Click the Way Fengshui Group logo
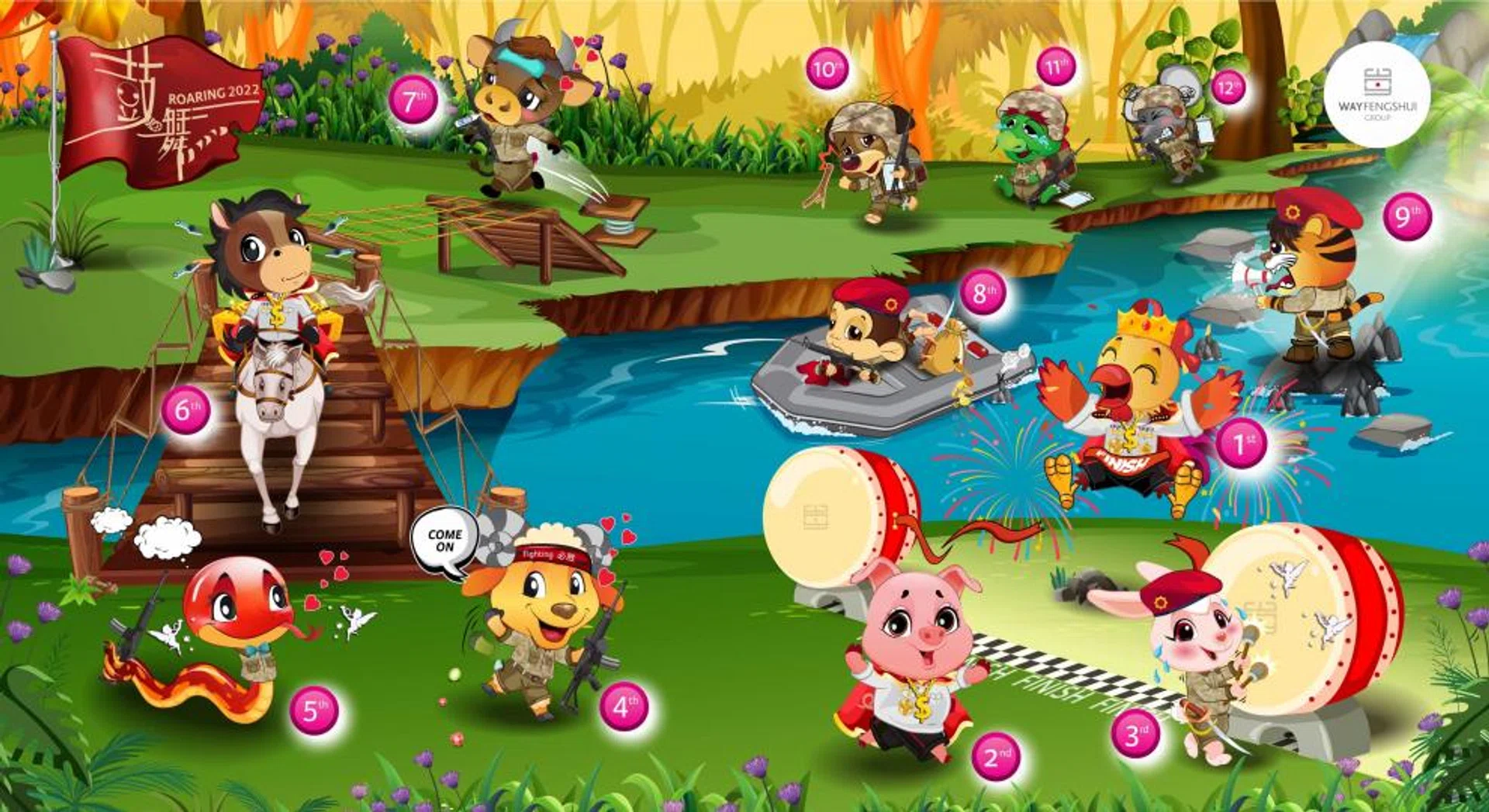This screenshot has height=812, width=1489. pyautogui.click(x=1377, y=95)
